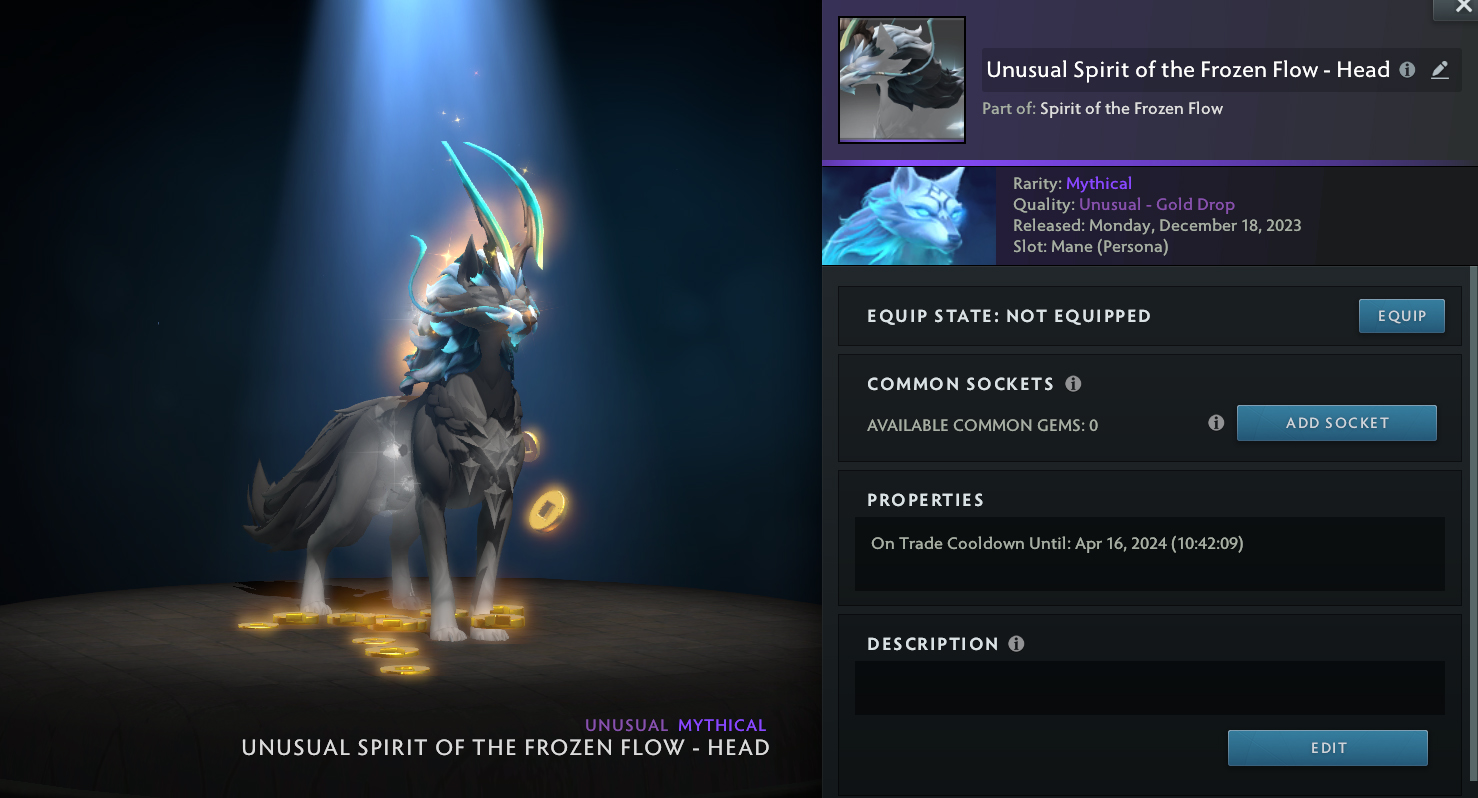The image size is (1478, 798).
Task: Click the empty description text box
Action: 1149,688
